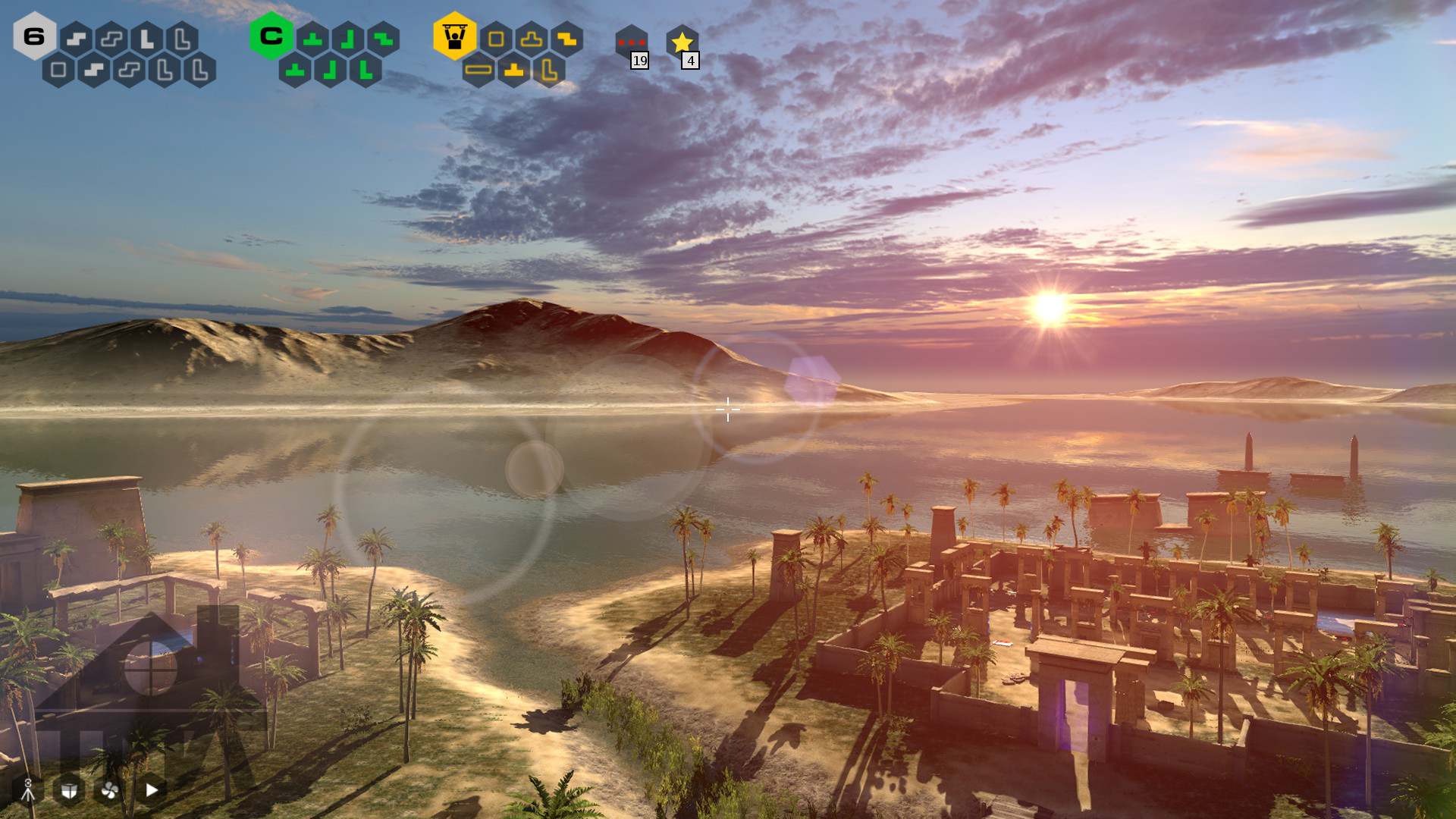Select the yellow star icon

pyautogui.click(x=682, y=42)
